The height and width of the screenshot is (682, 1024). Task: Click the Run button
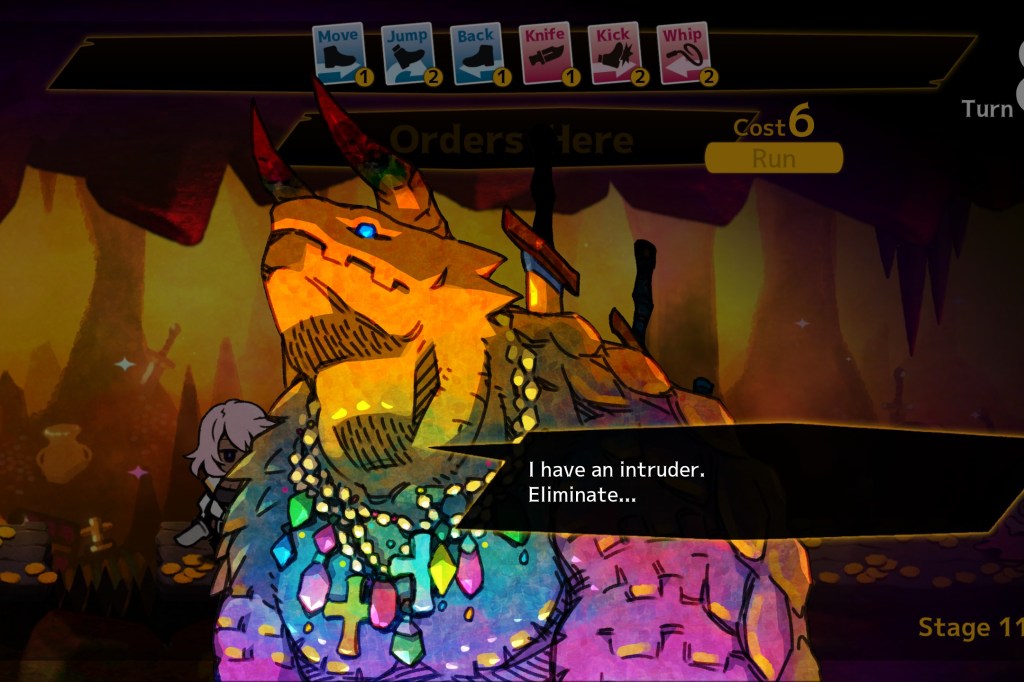click(773, 158)
